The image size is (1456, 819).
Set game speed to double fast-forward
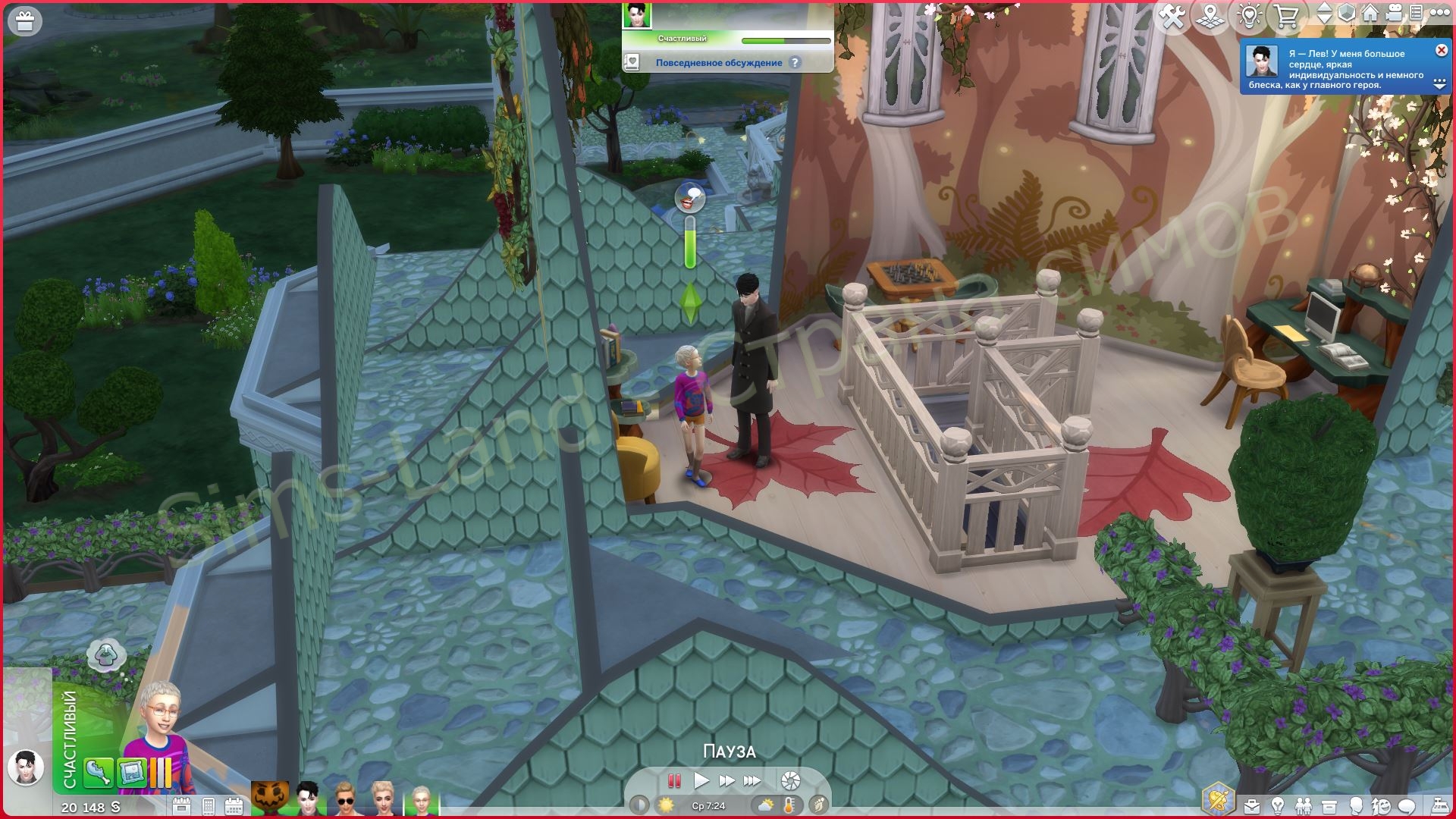726,780
